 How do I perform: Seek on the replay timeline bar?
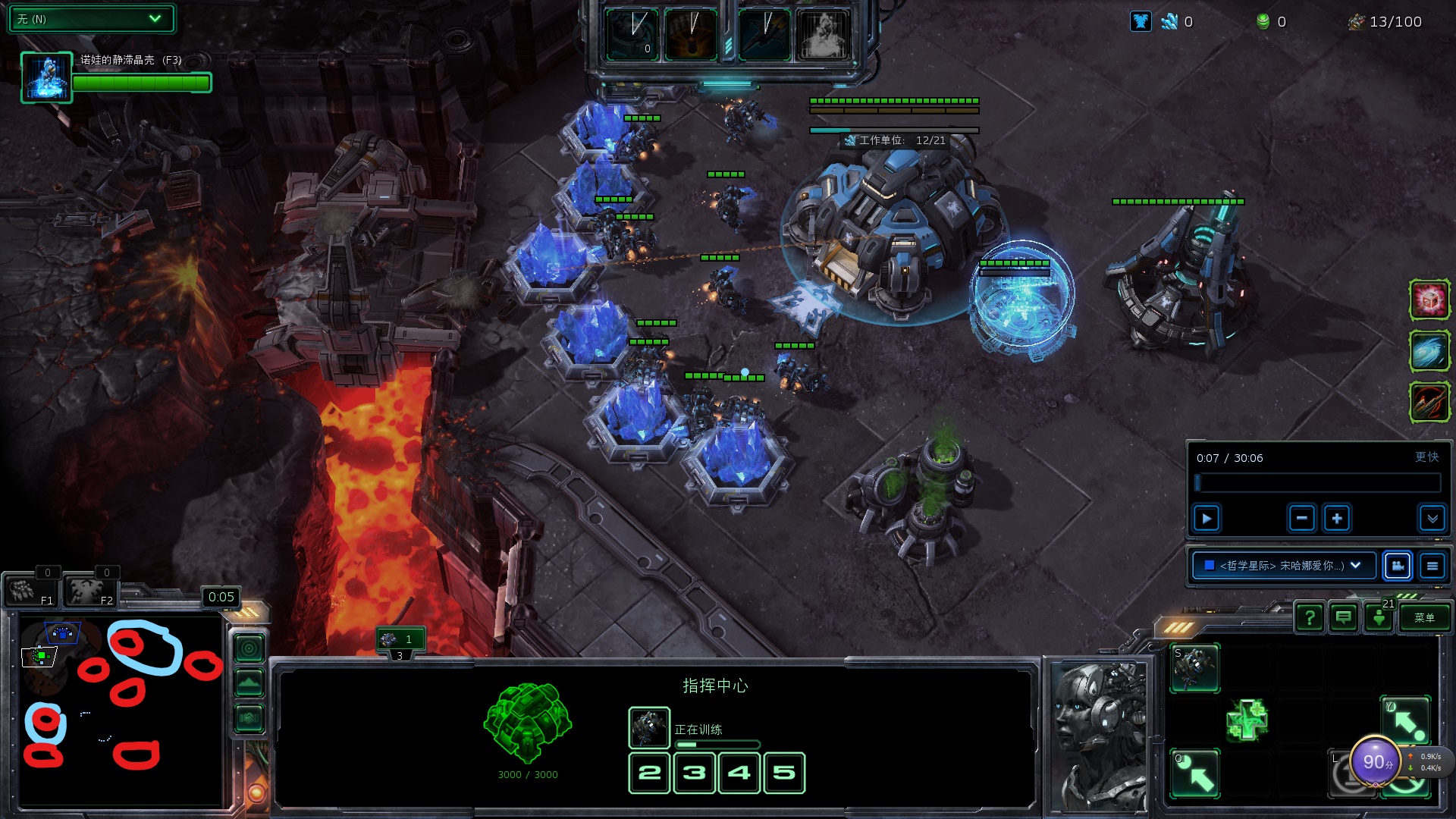coord(1318,483)
